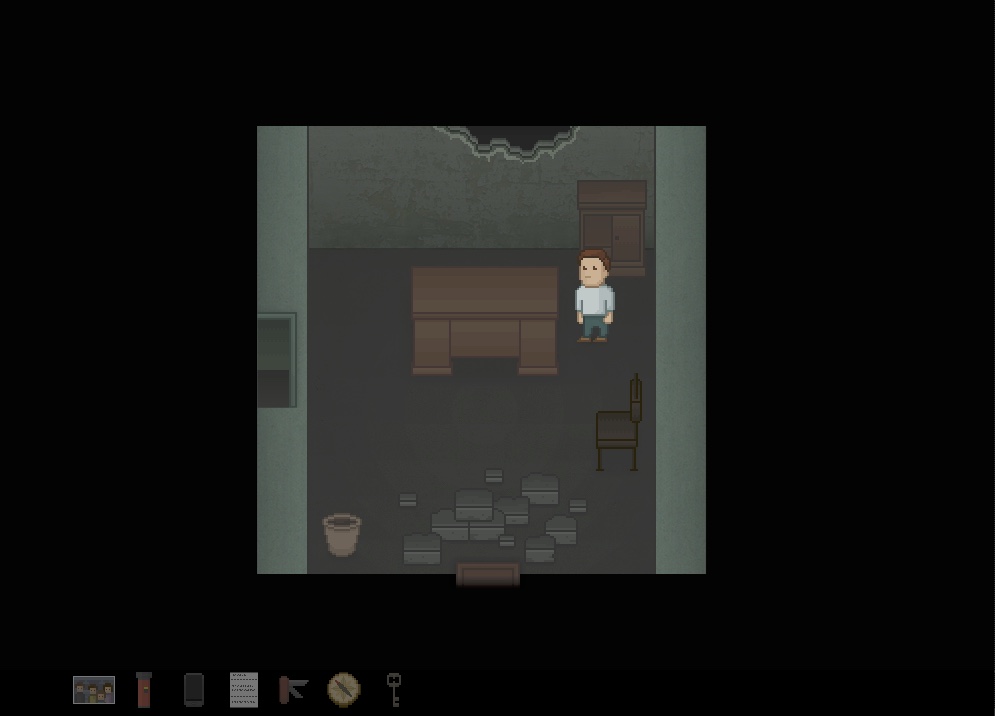Open the written note page item
This screenshot has height=716, width=995.
click(244, 690)
